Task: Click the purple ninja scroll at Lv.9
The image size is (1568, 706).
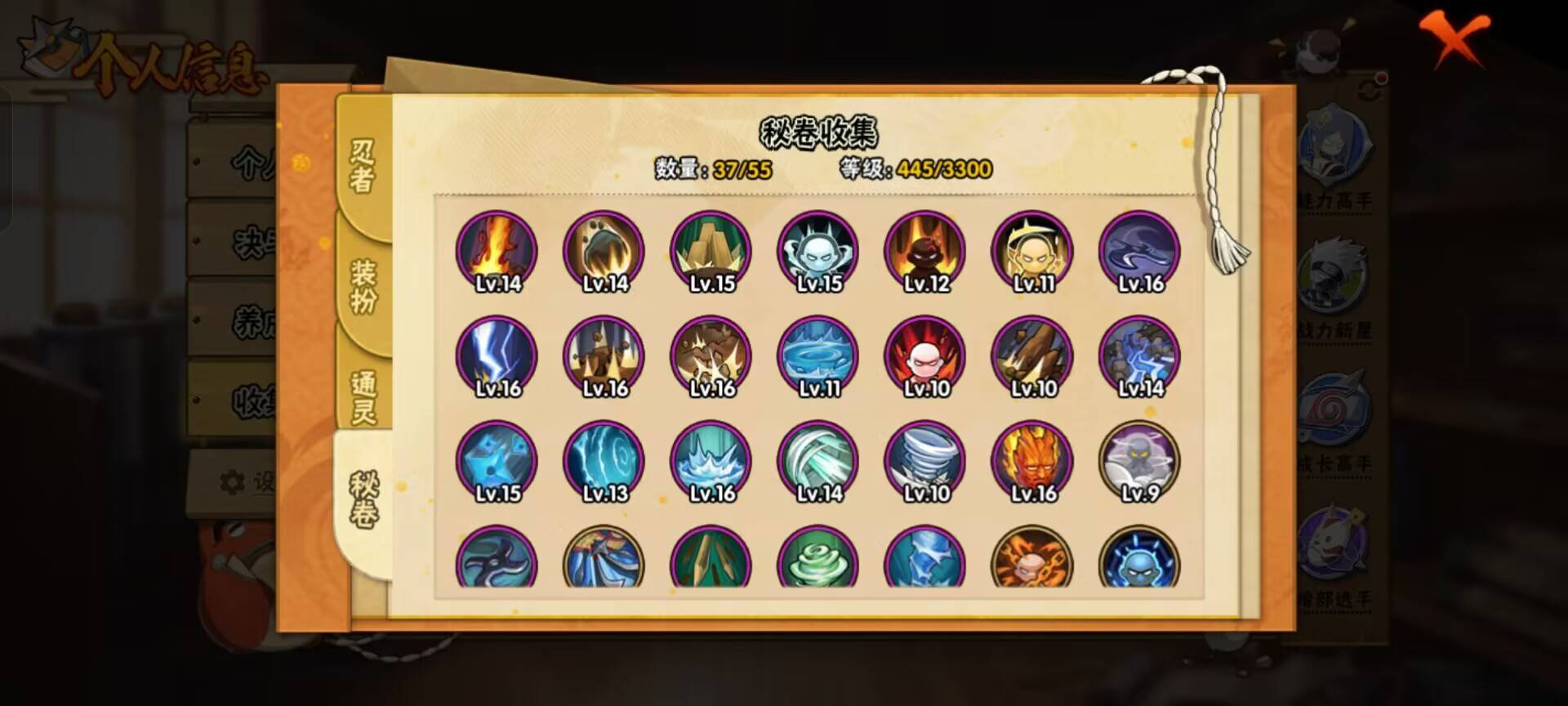Action: click(1139, 460)
